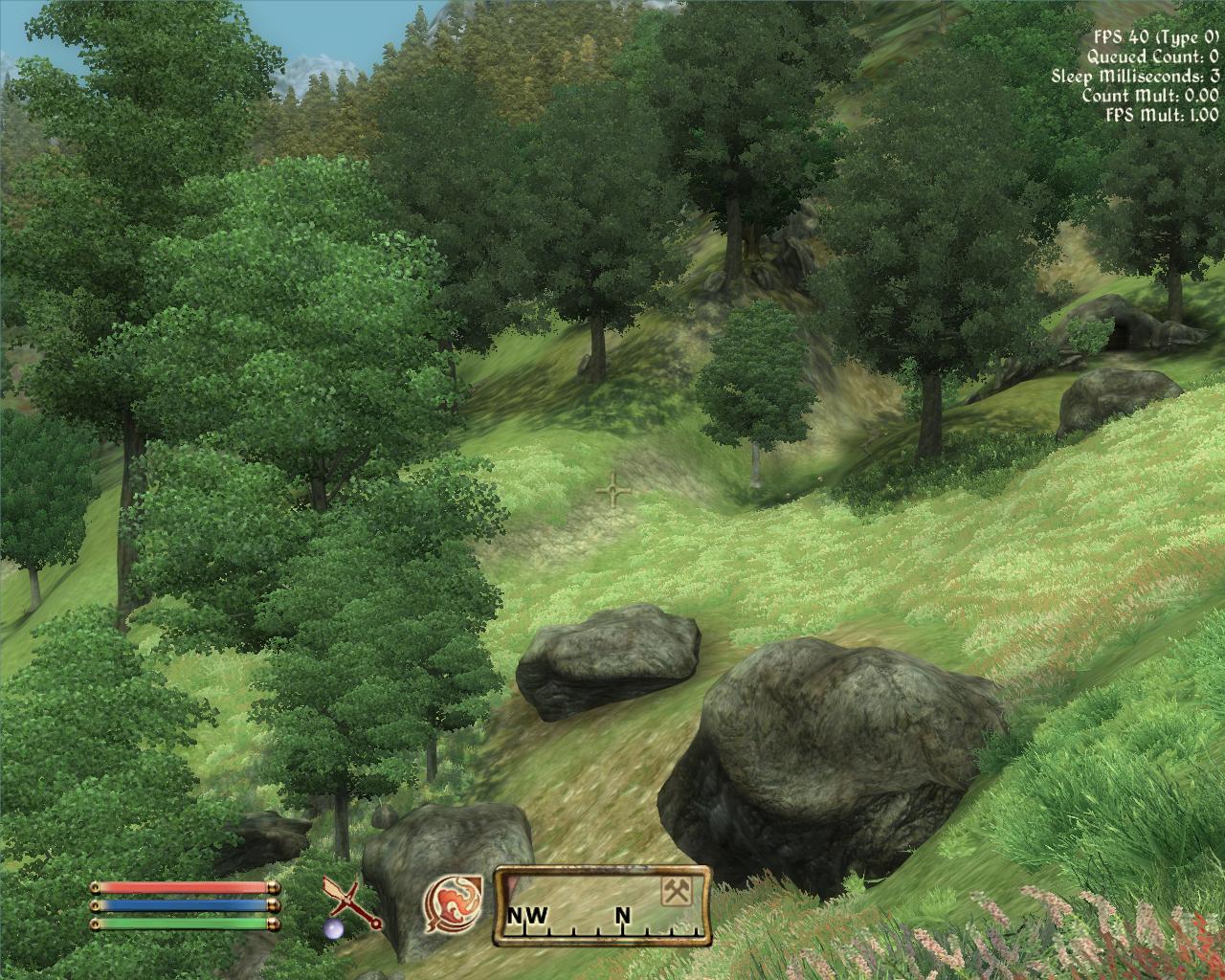Click the equipped sword weapon icon
This screenshot has width=1225, height=980.
pyautogui.click(x=350, y=903)
